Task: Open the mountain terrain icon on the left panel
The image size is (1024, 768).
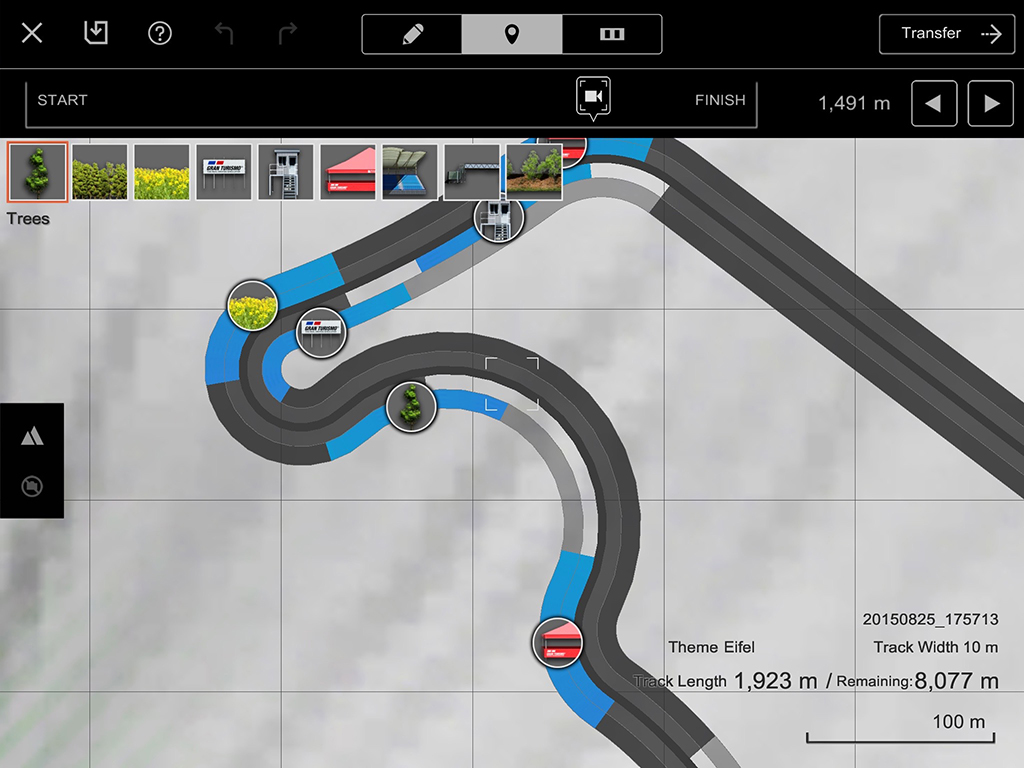Action: click(32, 436)
